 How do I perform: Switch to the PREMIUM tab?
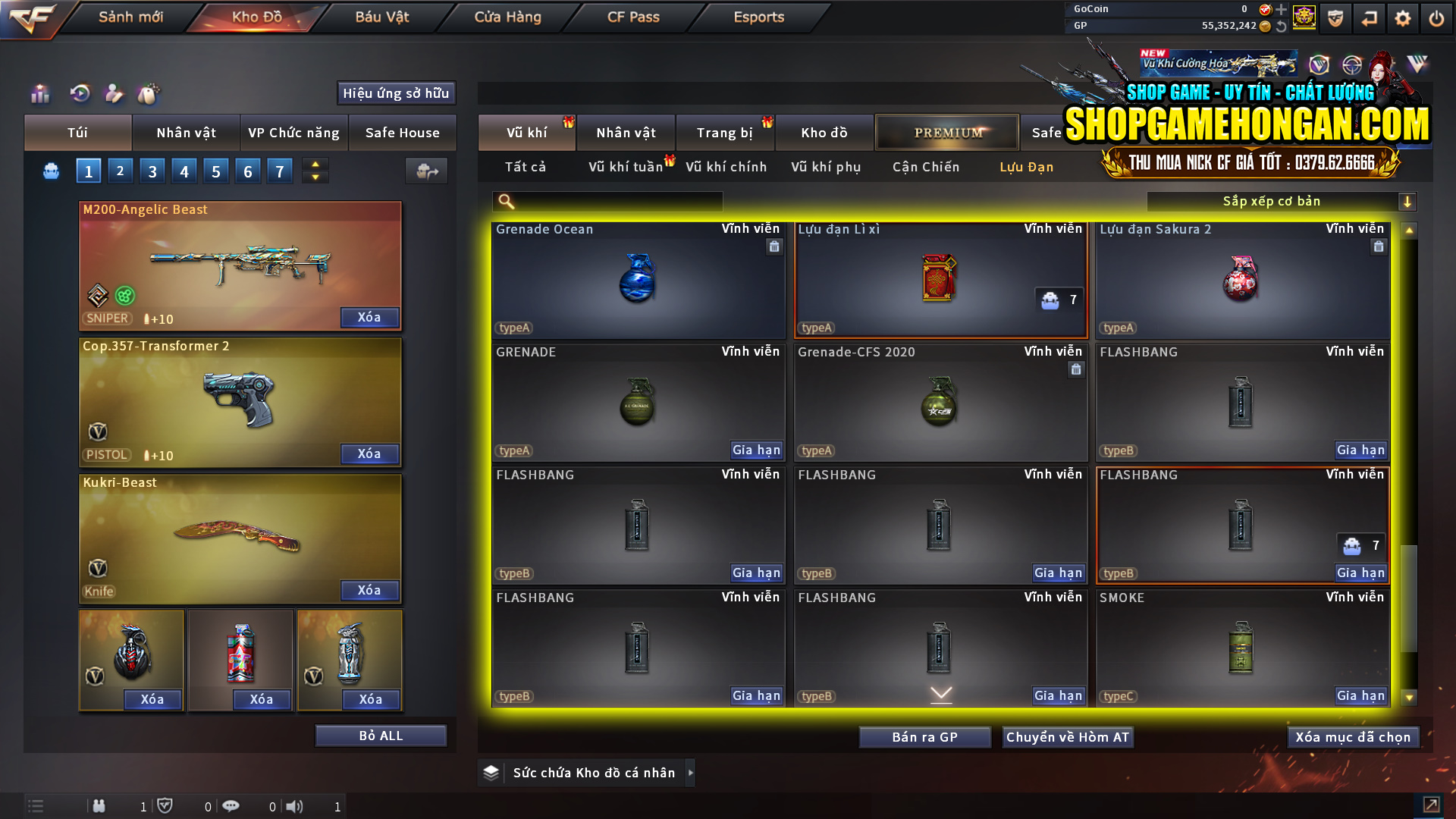point(946,132)
